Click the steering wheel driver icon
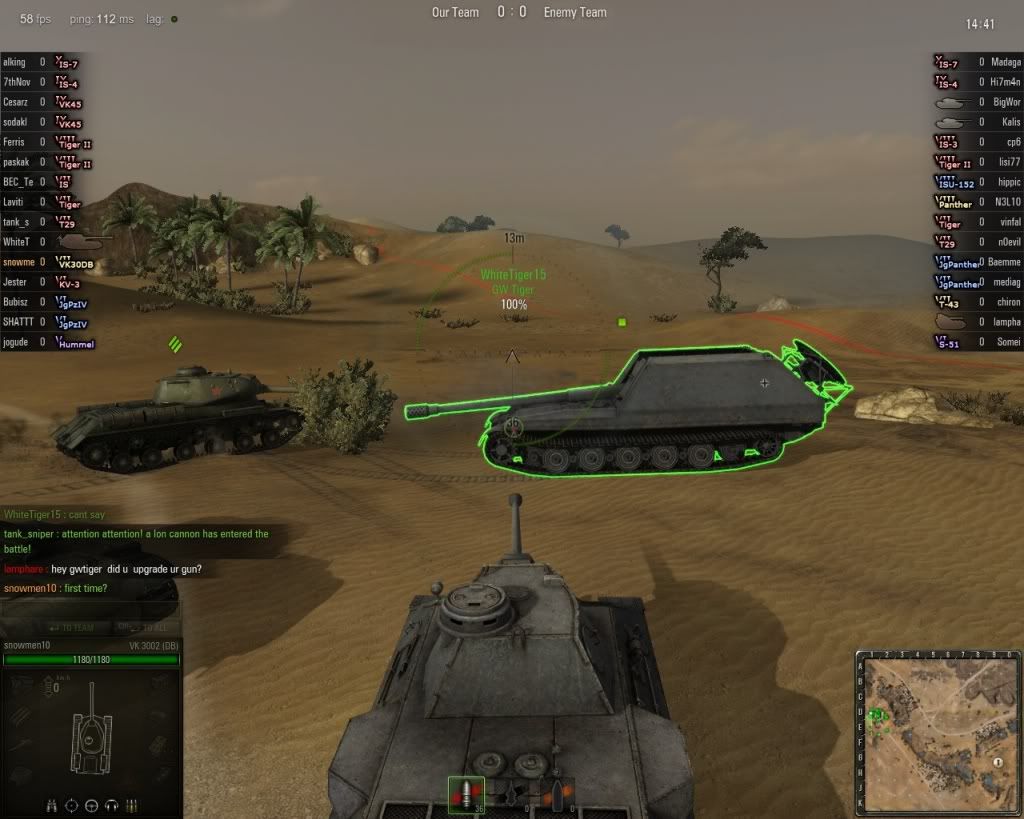The image size is (1024, 819). click(92, 805)
